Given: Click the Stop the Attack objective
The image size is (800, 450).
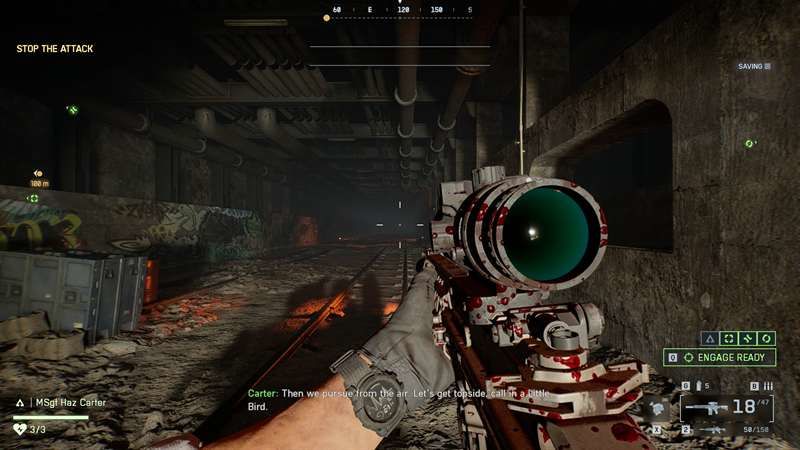Looking at the screenshot, I should (x=55, y=48).
